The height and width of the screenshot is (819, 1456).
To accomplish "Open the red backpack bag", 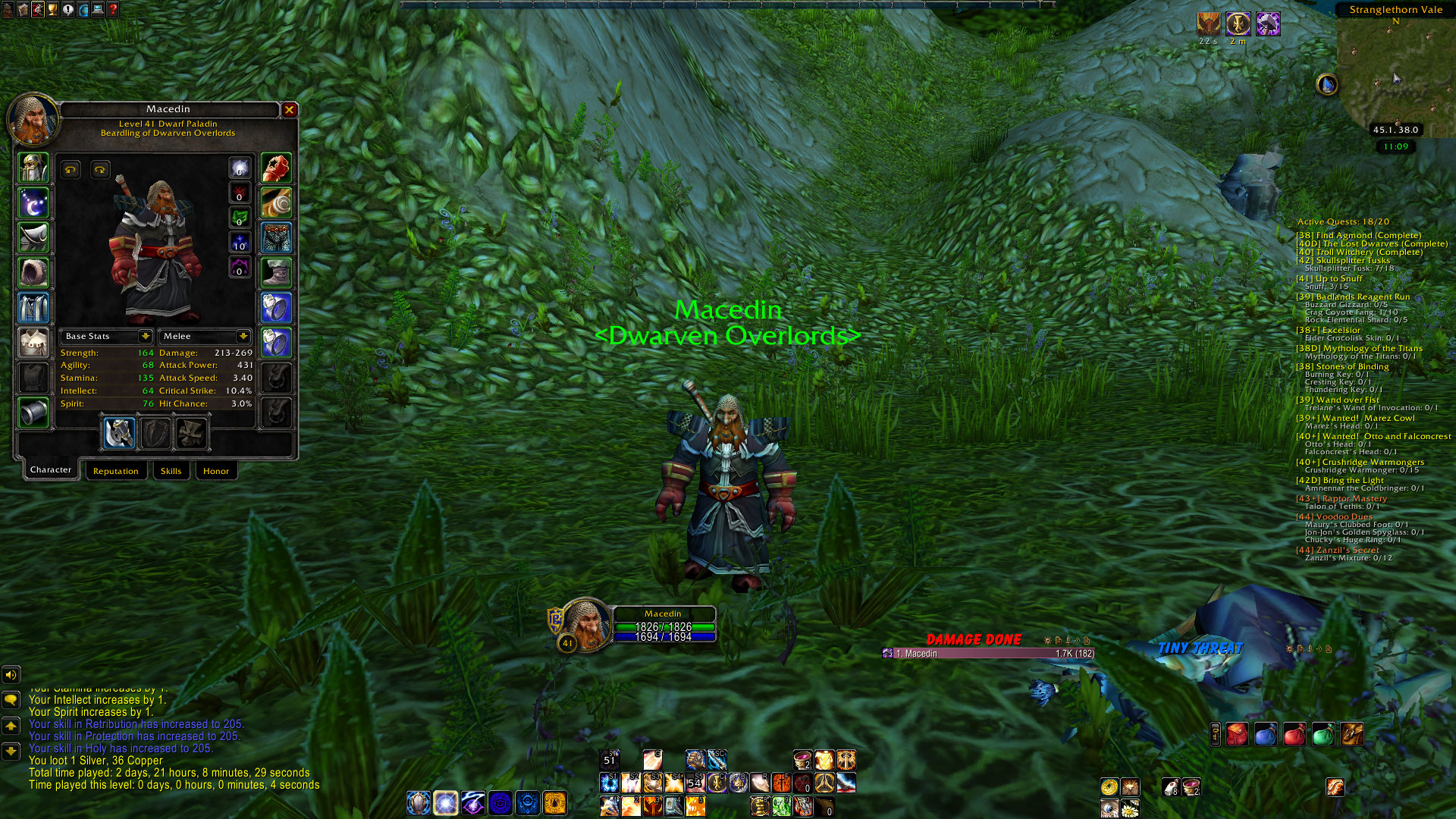I will 1237,734.
